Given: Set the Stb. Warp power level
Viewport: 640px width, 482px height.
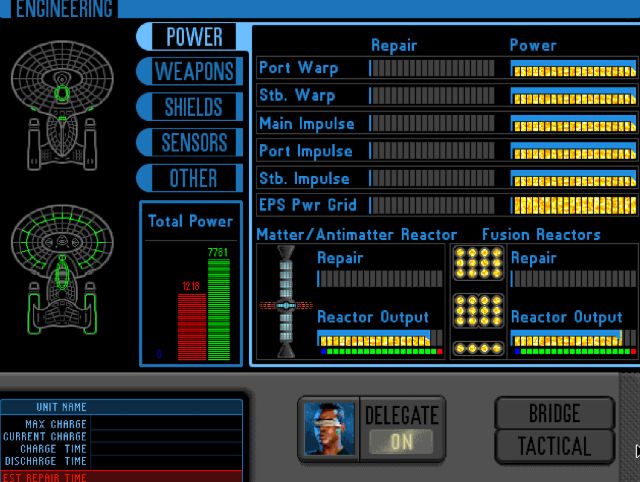Looking at the screenshot, I should [x=573, y=97].
